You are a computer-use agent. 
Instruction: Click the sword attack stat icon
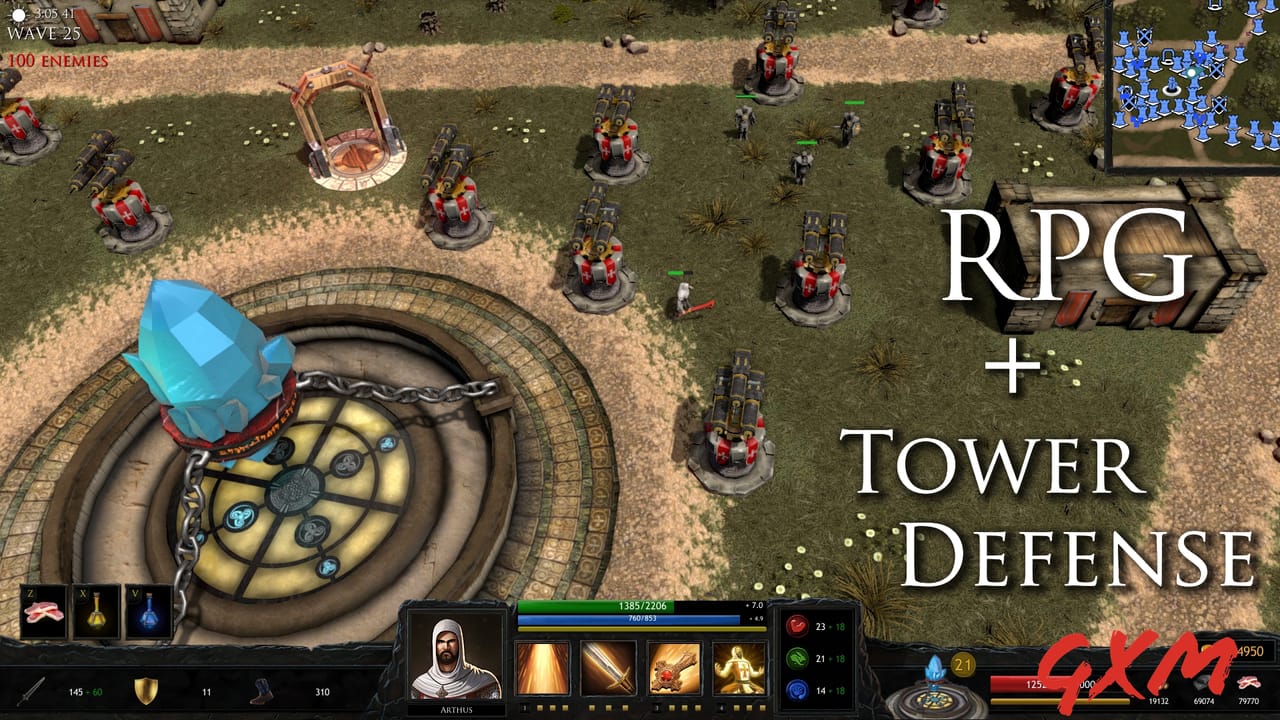tap(30, 690)
